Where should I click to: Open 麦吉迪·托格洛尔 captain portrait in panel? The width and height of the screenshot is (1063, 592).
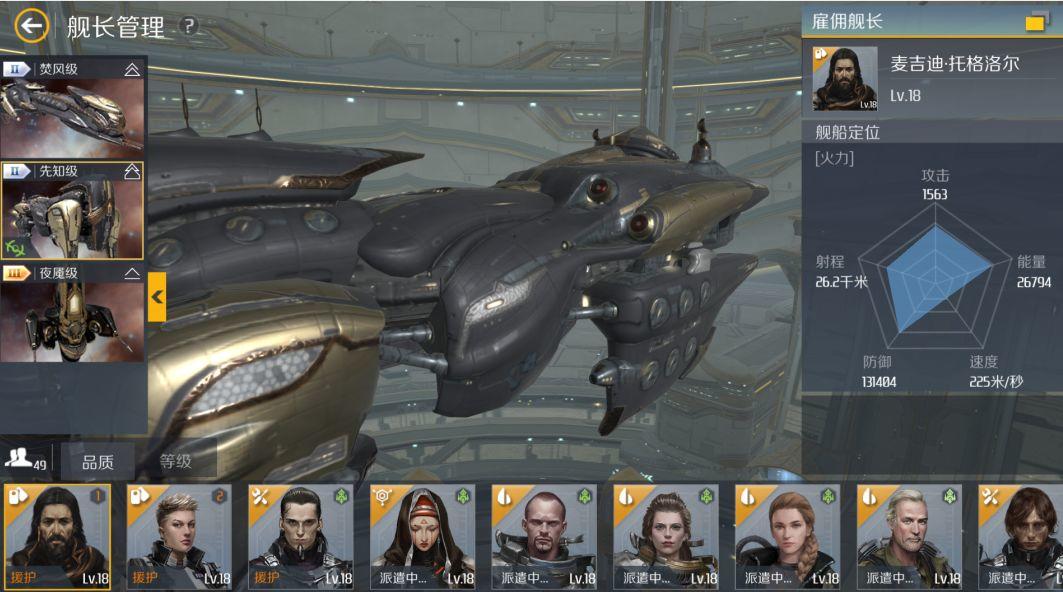pos(844,78)
